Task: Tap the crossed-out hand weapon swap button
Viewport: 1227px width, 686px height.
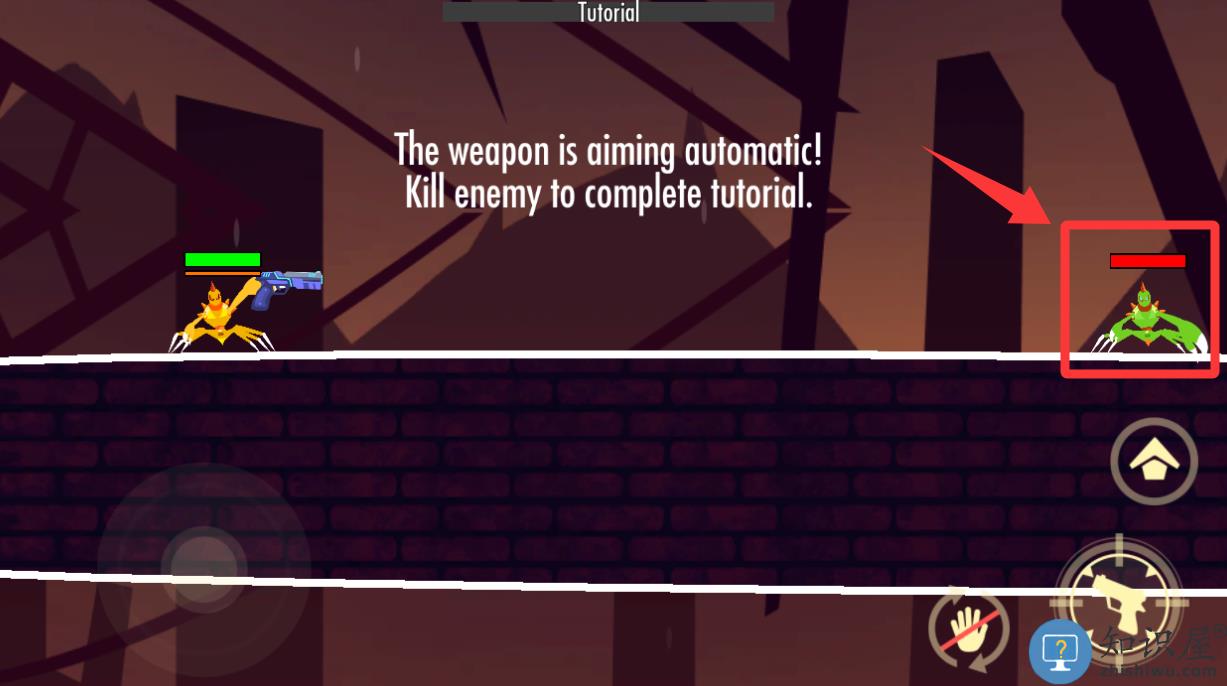Action: [x=965, y=633]
